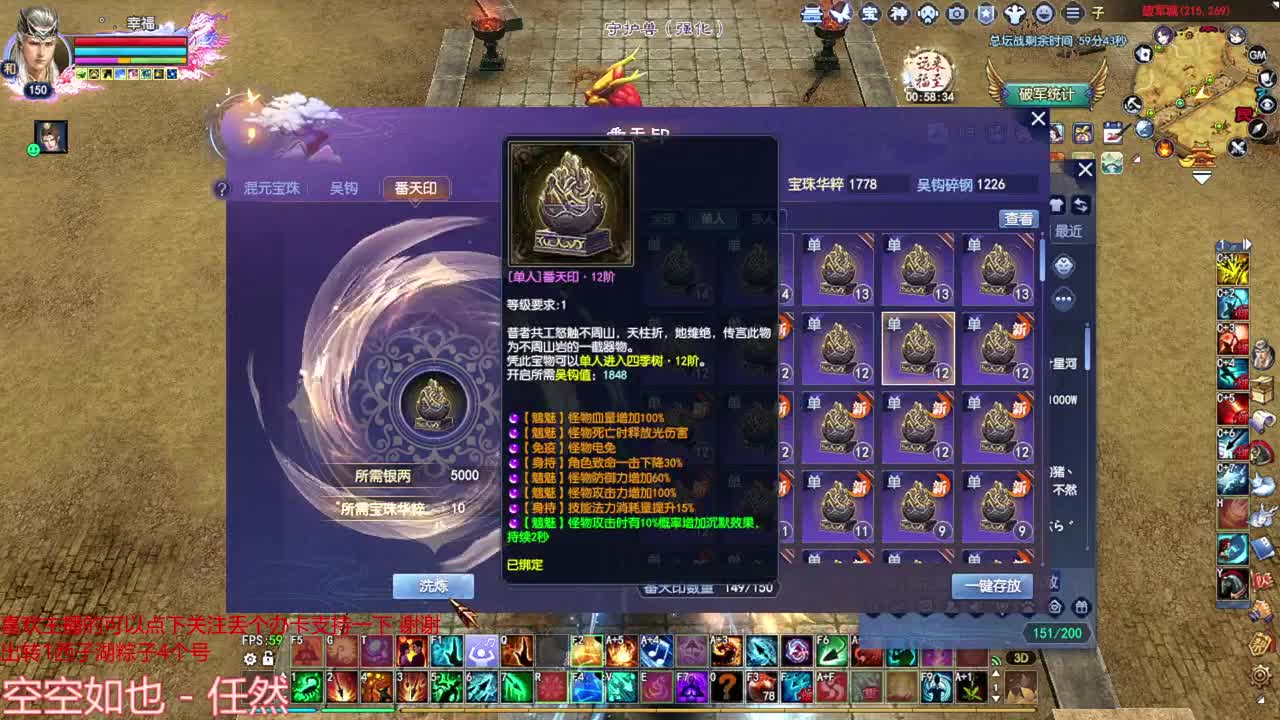1280x720 pixels.
Task: Click the hamburger menu icon in top toolbar
Action: tap(1073, 13)
